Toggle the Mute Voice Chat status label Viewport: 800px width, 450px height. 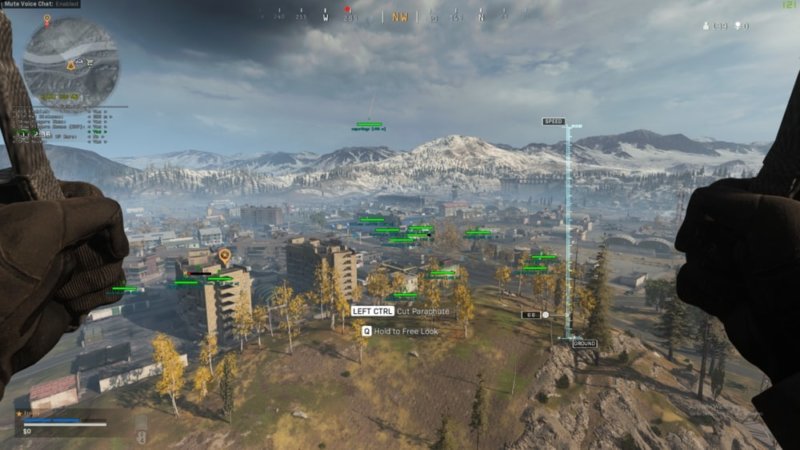click(x=41, y=4)
